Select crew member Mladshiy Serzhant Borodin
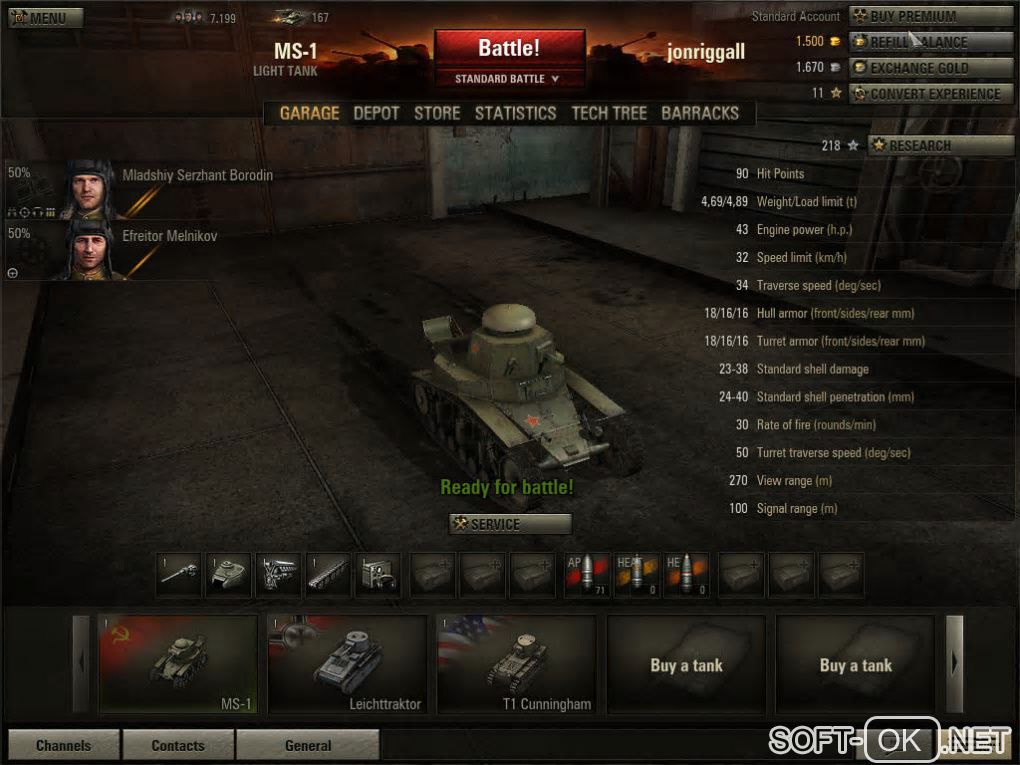 (x=140, y=188)
